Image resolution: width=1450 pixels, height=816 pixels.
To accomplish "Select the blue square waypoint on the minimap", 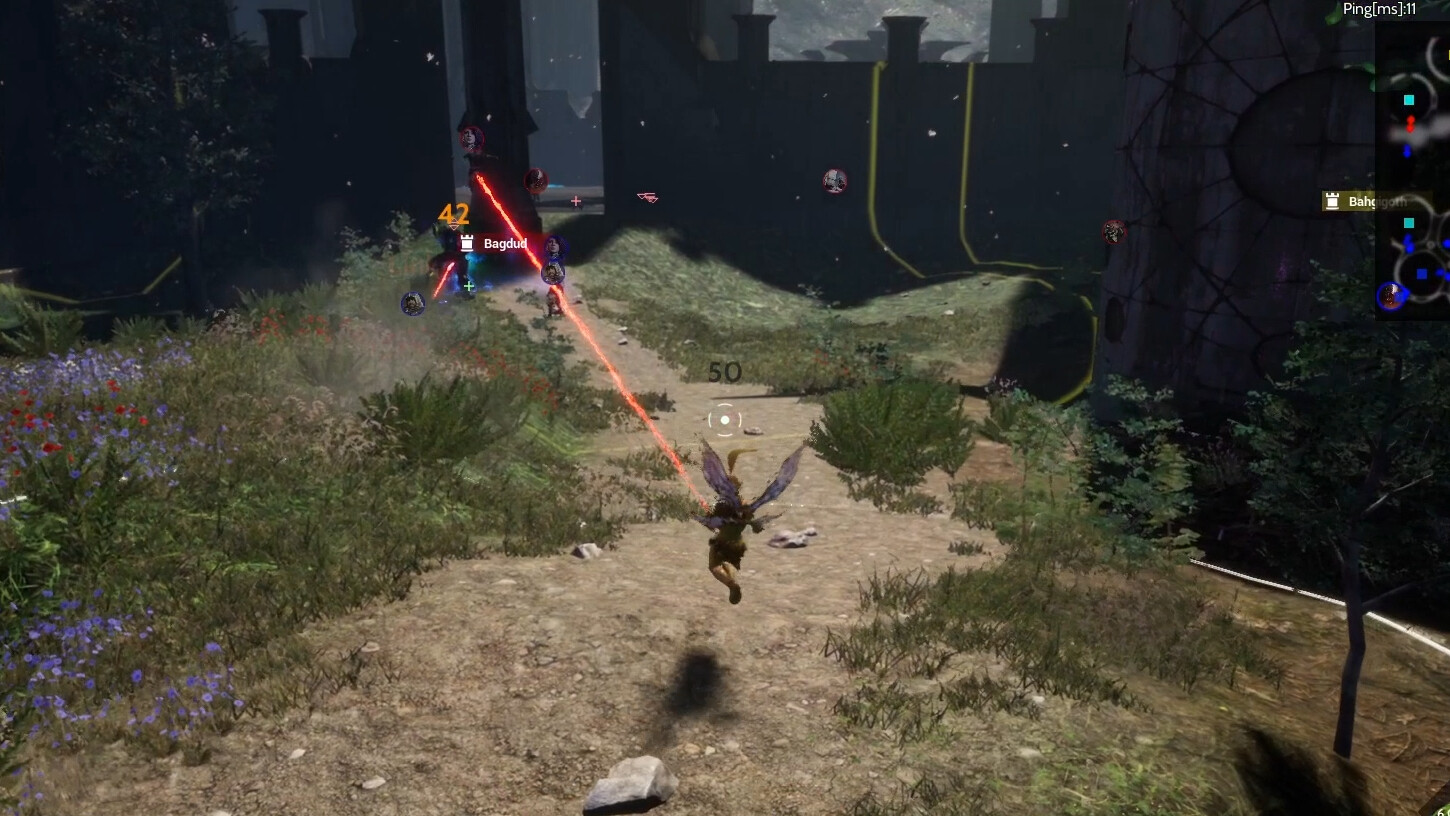I will 1422,272.
